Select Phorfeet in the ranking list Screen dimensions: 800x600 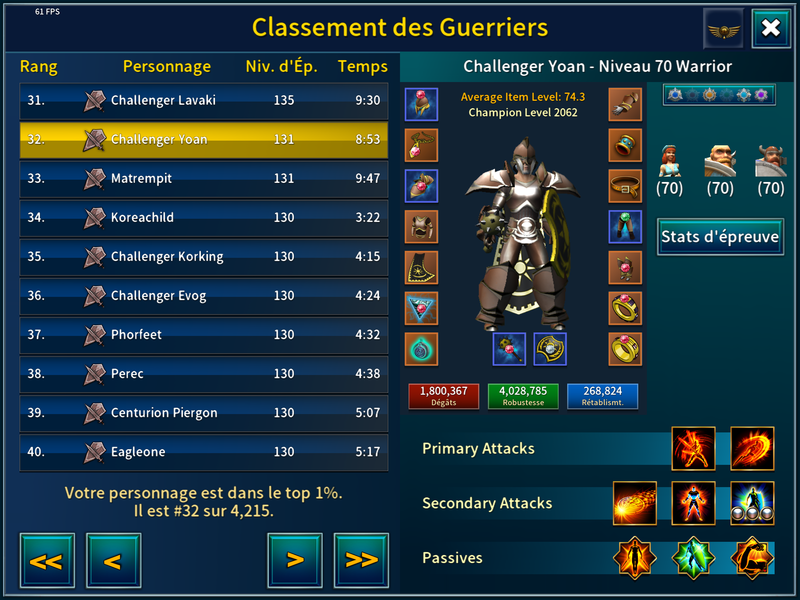(204, 334)
